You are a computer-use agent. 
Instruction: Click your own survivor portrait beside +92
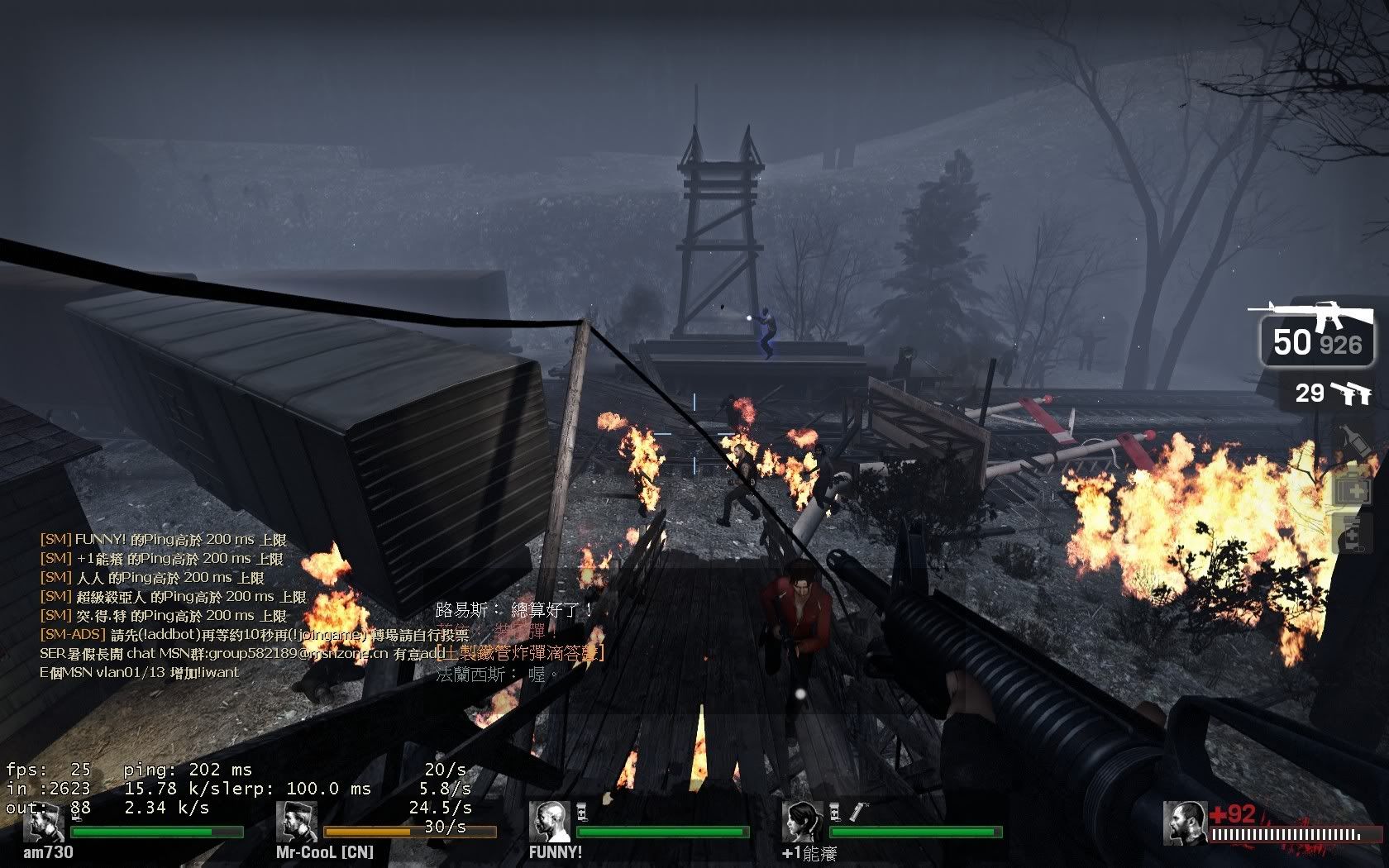pos(1184,823)
